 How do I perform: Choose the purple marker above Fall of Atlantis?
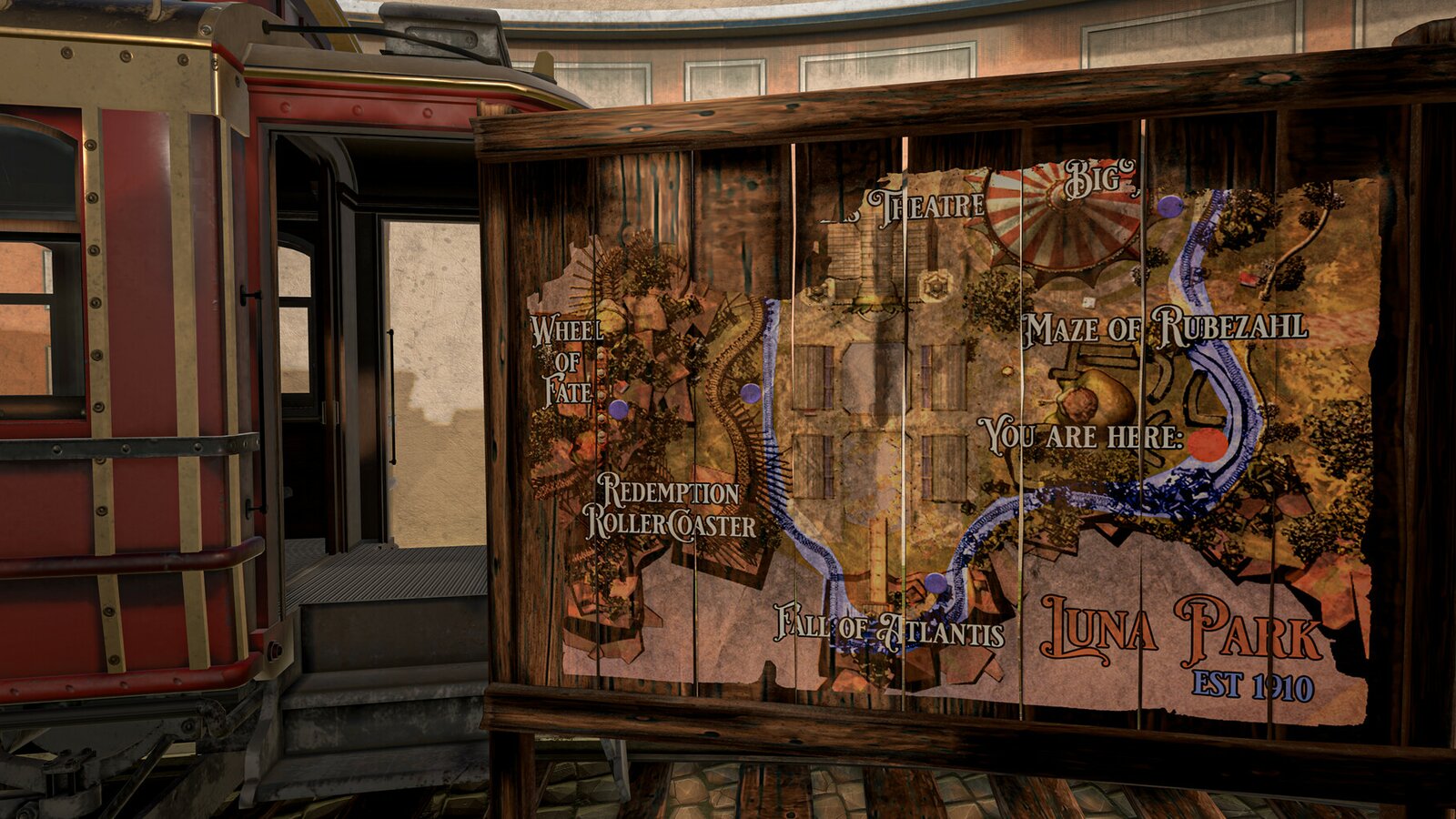pos(935,583)
